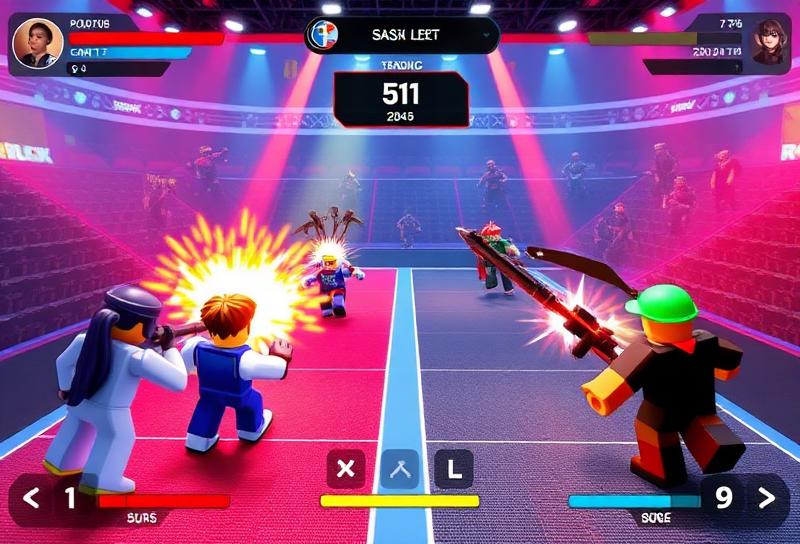Expand the SASH LEET dropdown arrow
This screenshot has width=800, height=544.
click(487, 35)
